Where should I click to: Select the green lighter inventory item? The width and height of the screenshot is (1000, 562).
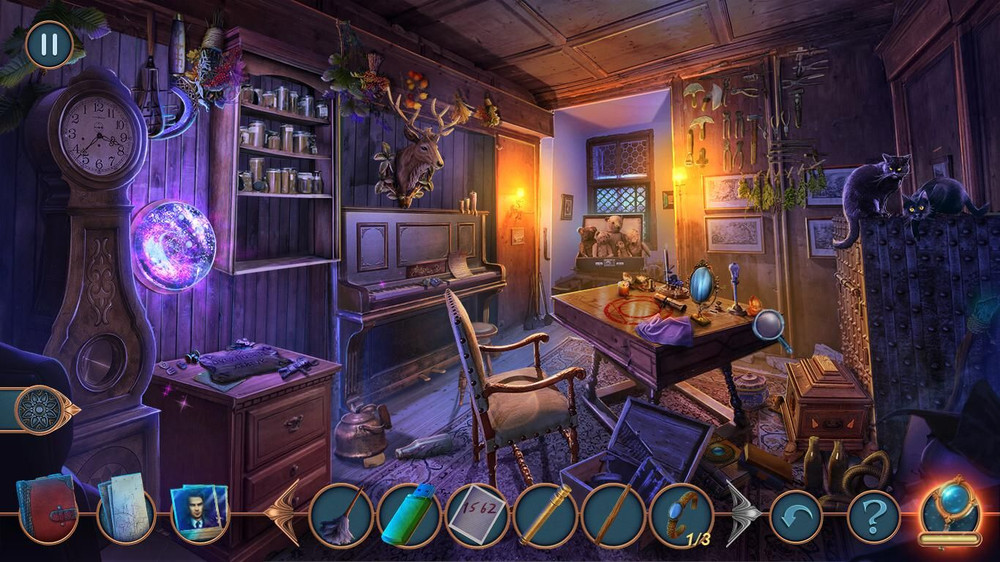coord(409,515)
